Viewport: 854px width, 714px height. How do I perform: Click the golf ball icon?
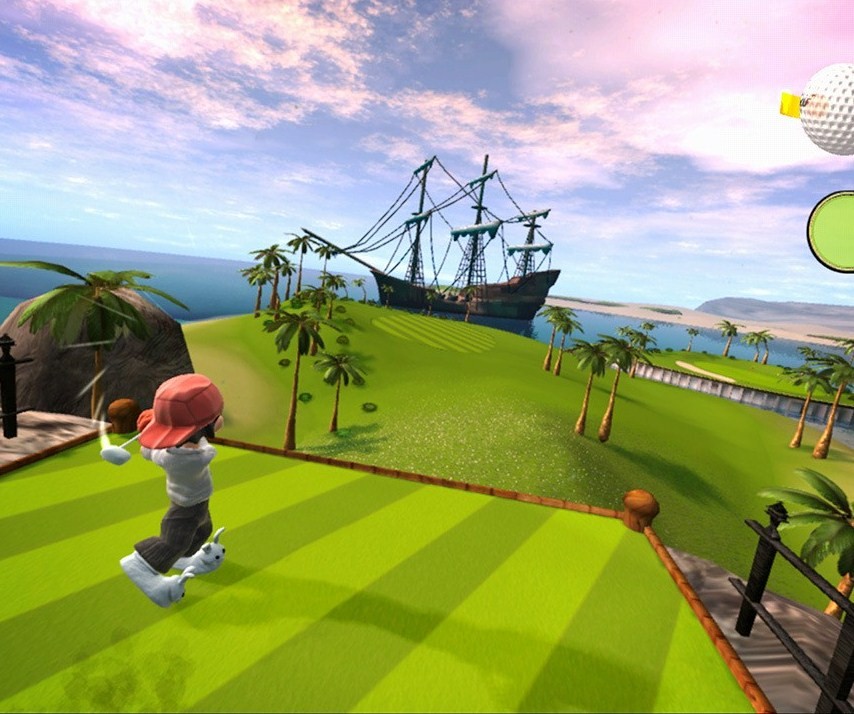pos(830,108)
